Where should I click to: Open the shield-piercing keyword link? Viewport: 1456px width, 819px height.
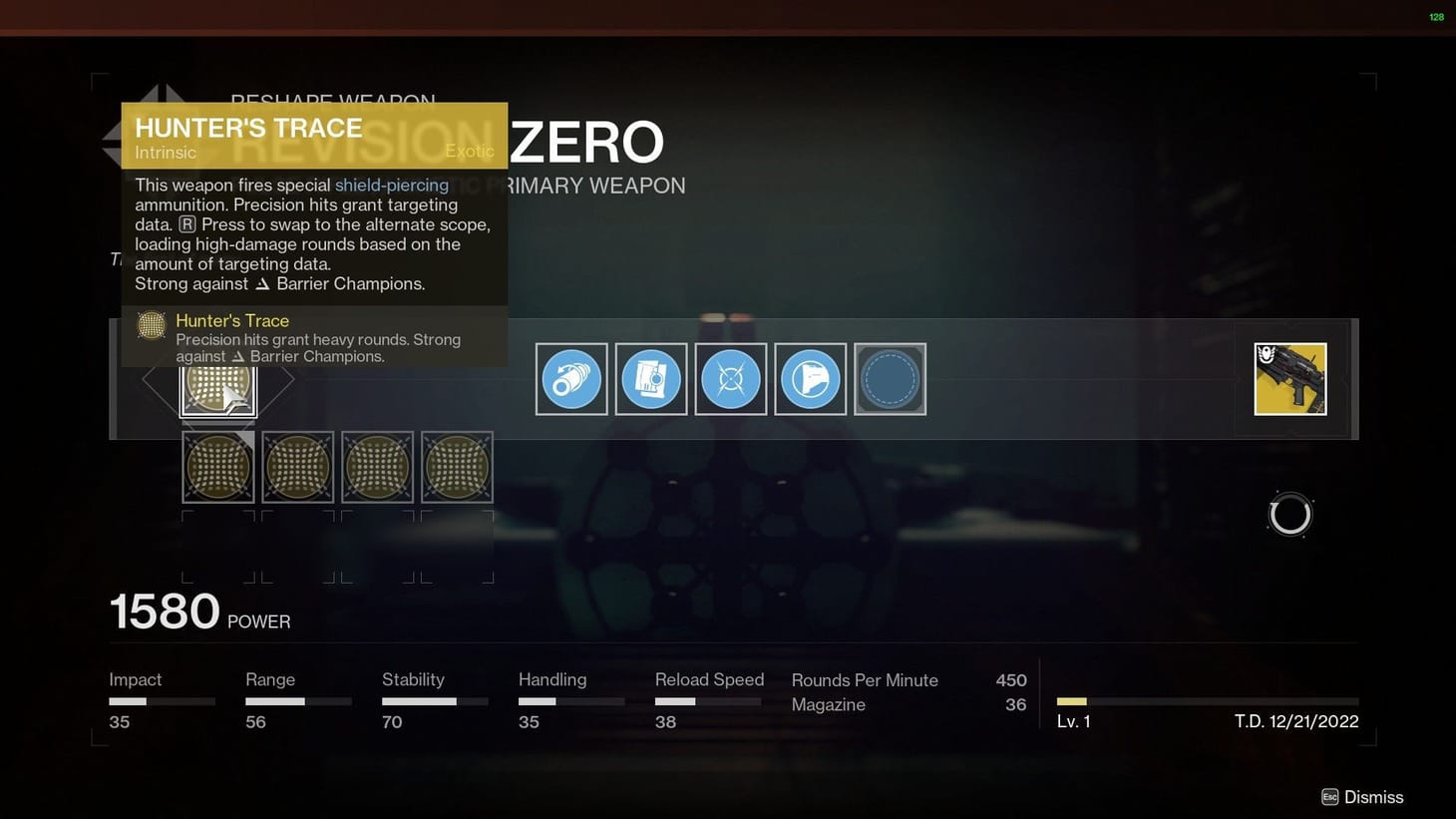tap(392, 185)
